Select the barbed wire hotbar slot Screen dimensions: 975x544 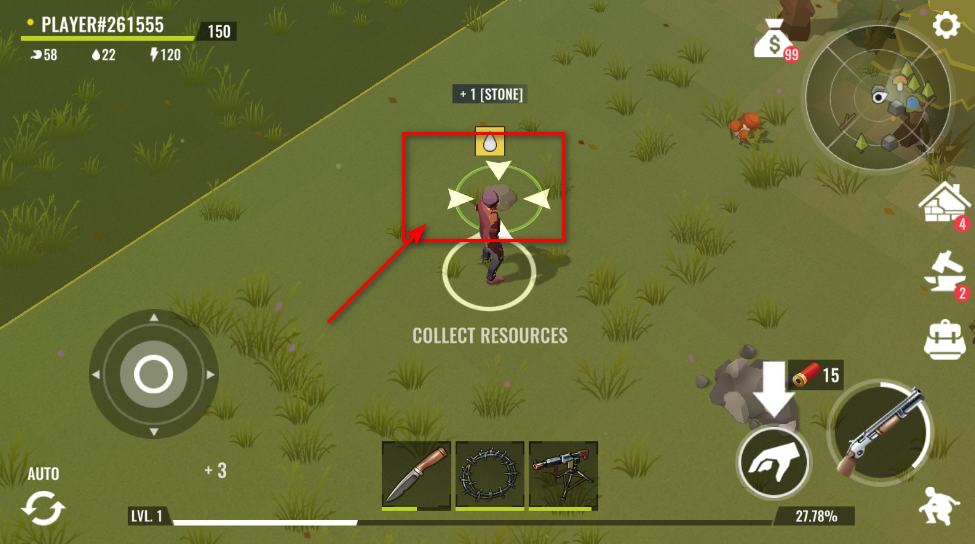pyautogui.click(x=490, y=475)
